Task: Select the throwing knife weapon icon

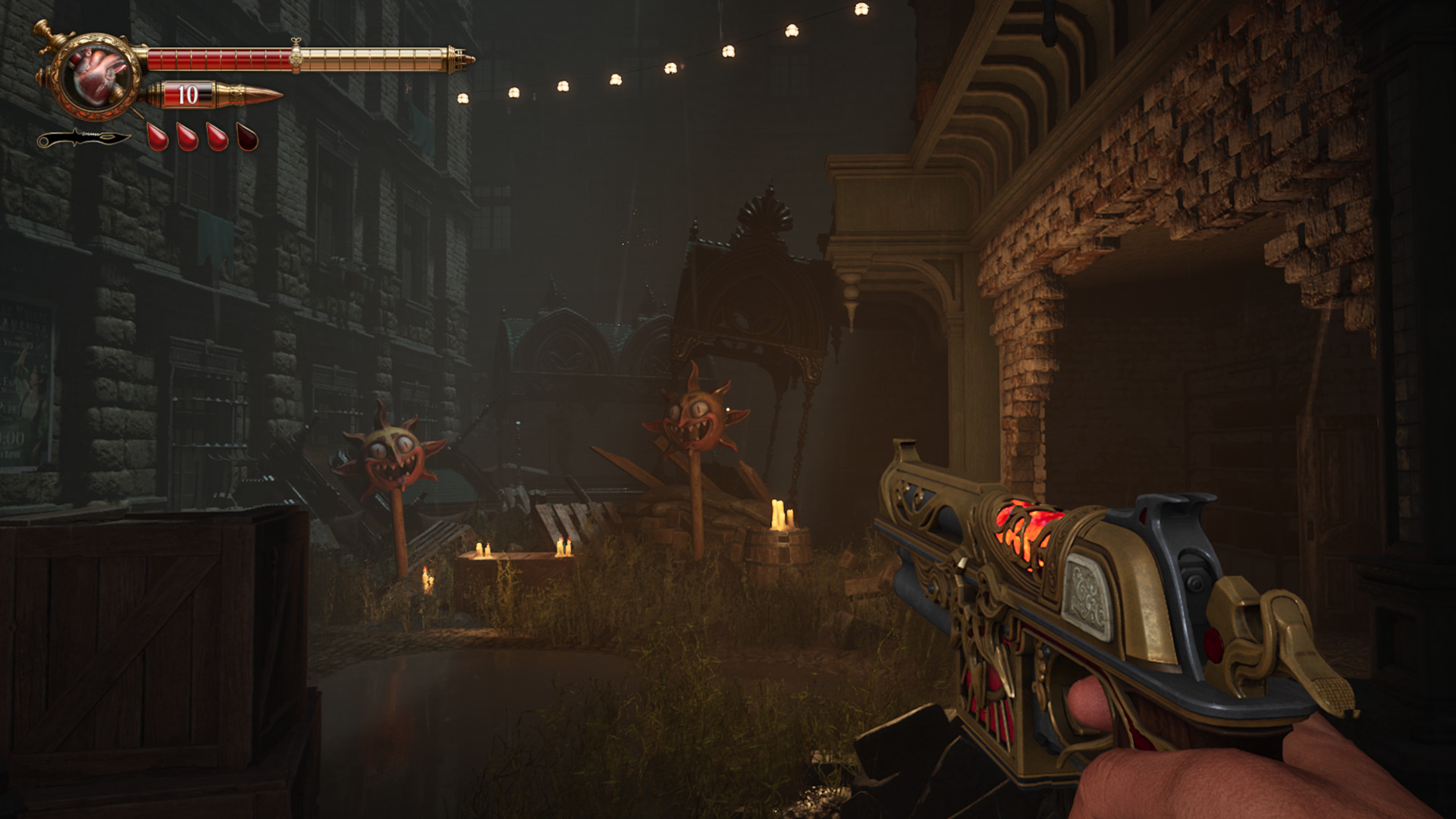Action: click(x=83, y=139)
